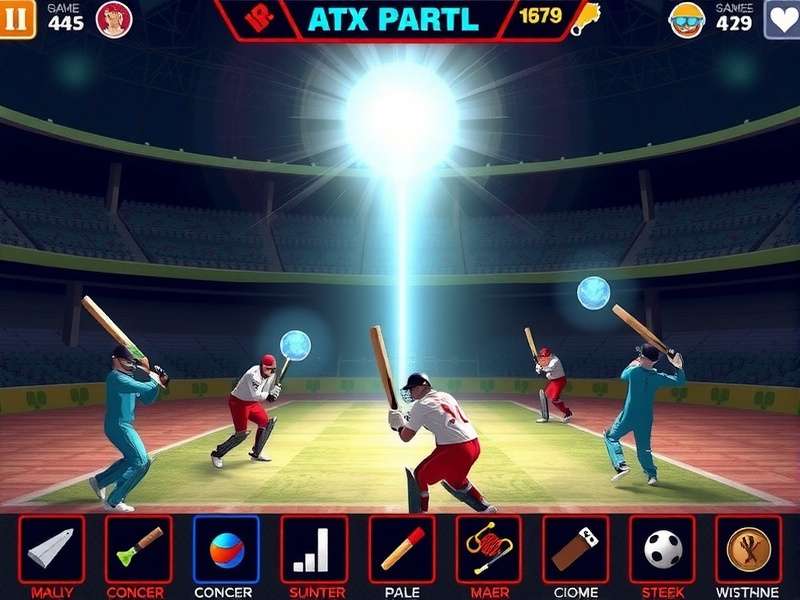Tap the heart button
The width and height of the screenshot is (800, 600).
(782, 19)
